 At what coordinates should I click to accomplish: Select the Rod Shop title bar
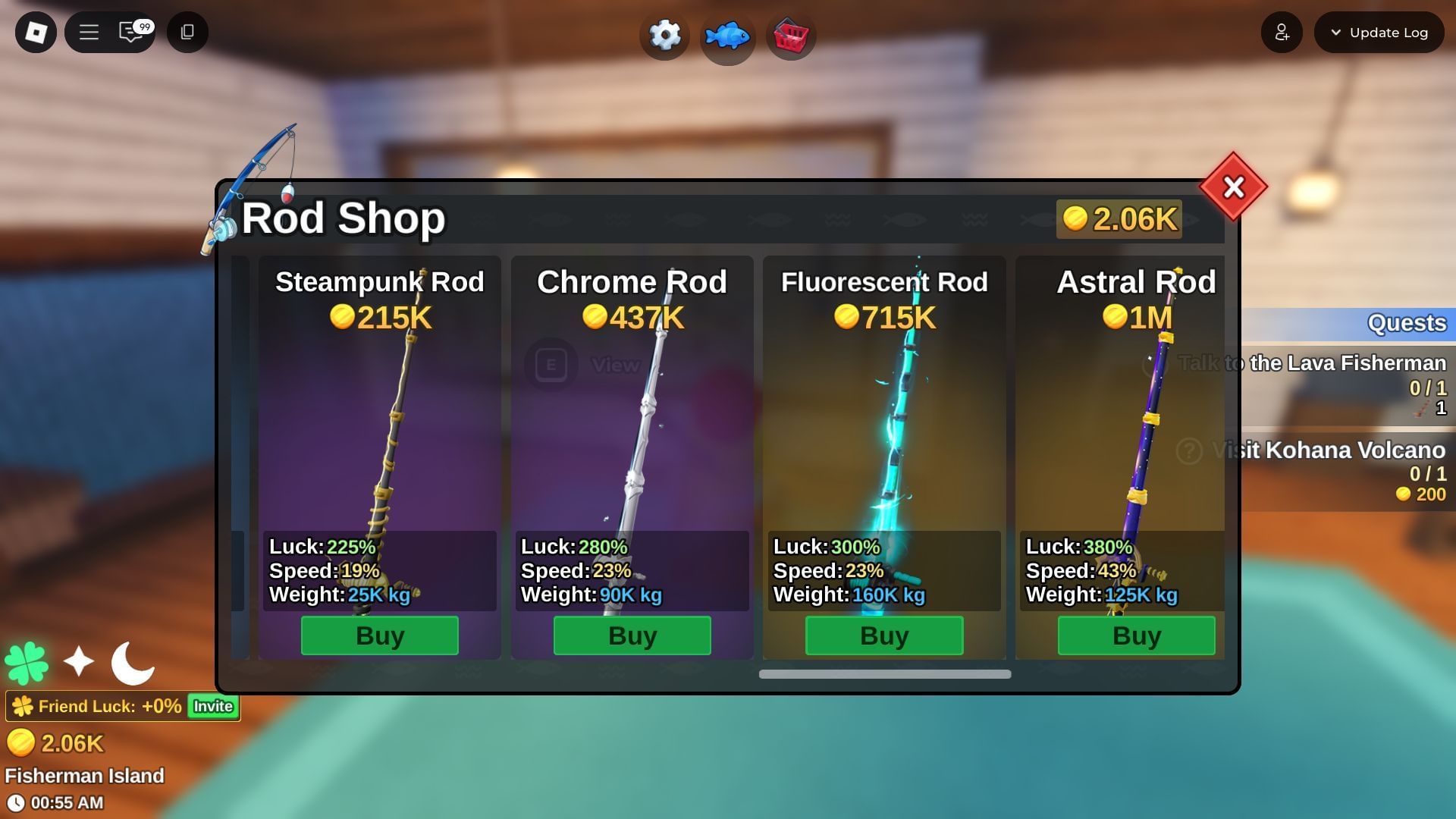point(341,218)
